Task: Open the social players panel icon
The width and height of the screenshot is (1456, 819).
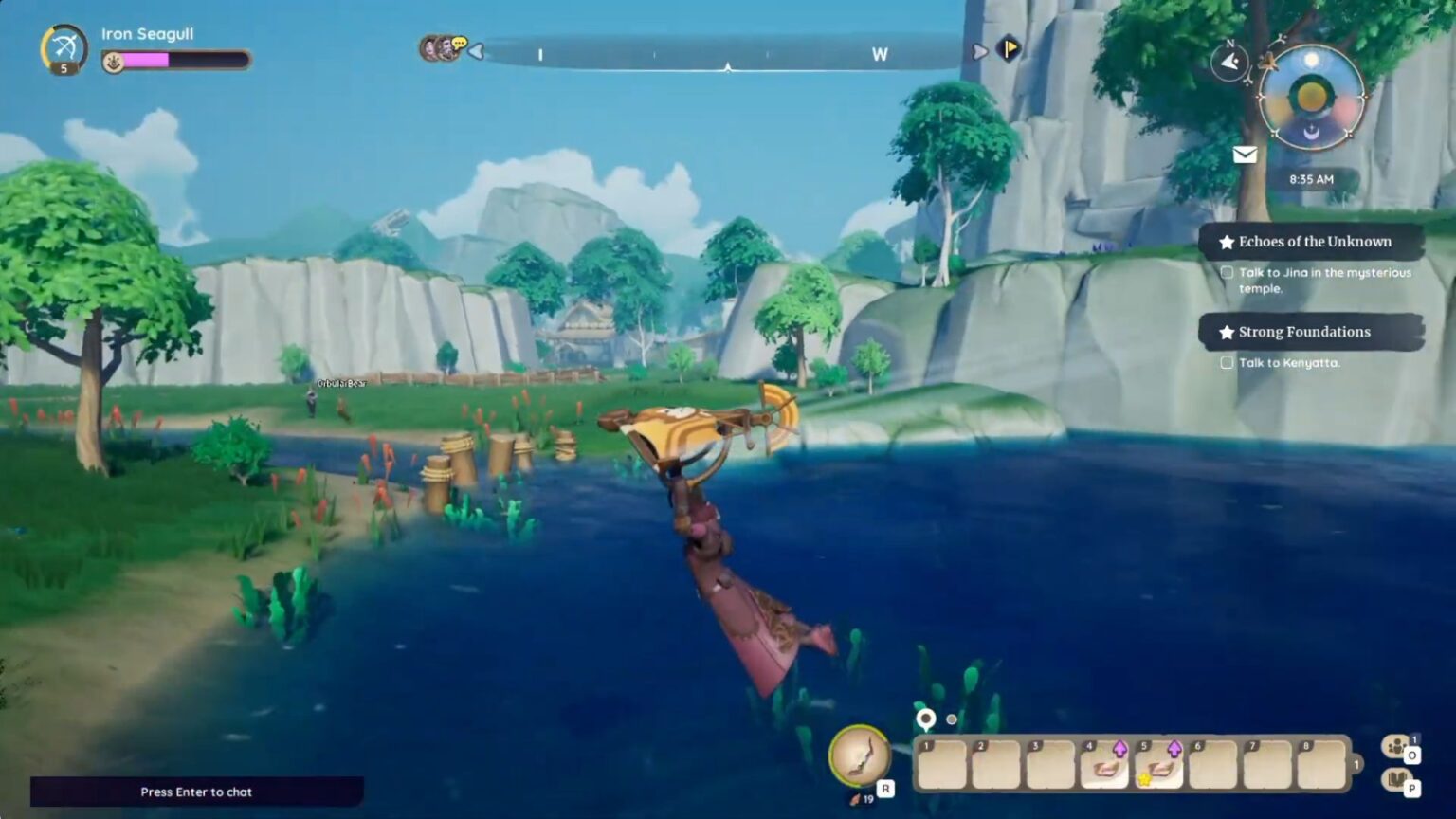Action: point(1395,747)
